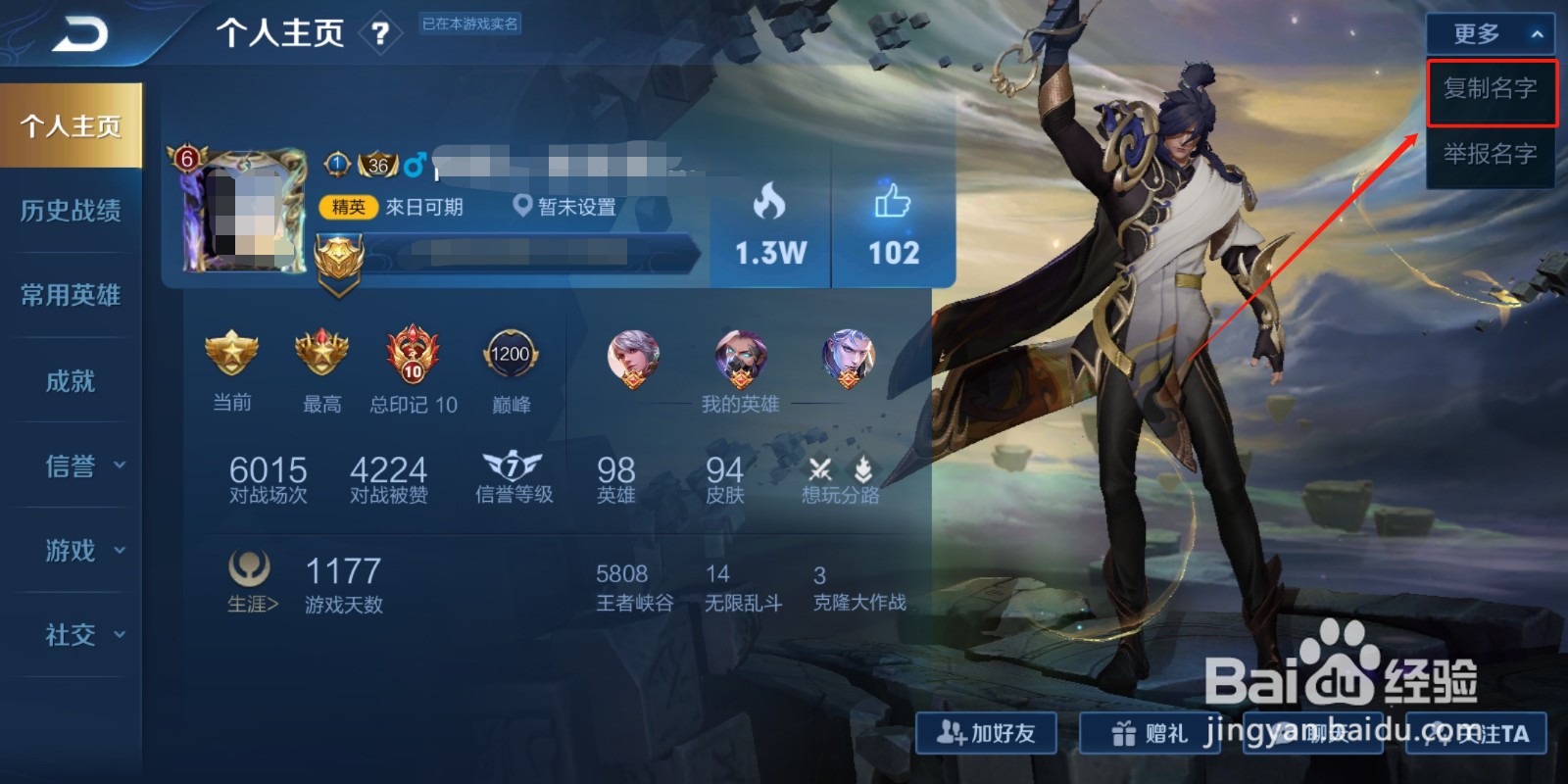Click the 加好友 add friend button

point(986,733)
